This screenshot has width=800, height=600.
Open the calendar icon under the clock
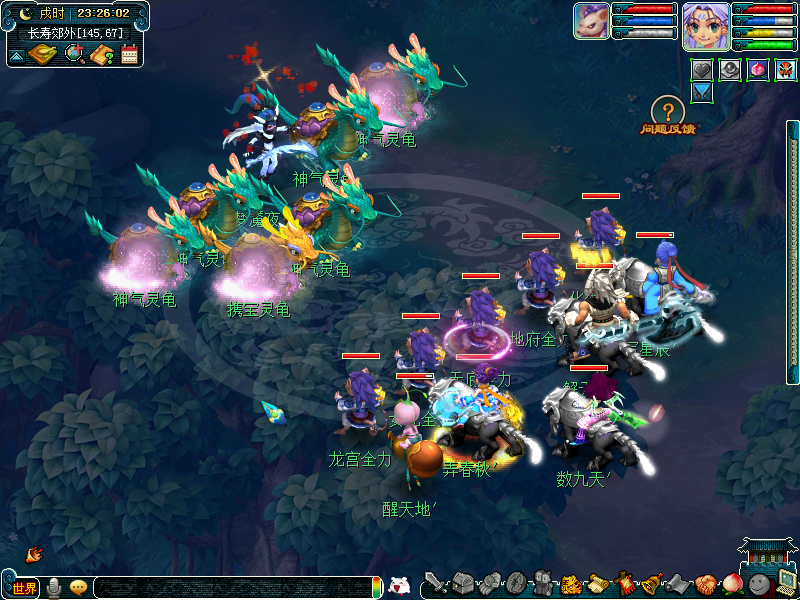pyautogui.click(x=129, y=54)
